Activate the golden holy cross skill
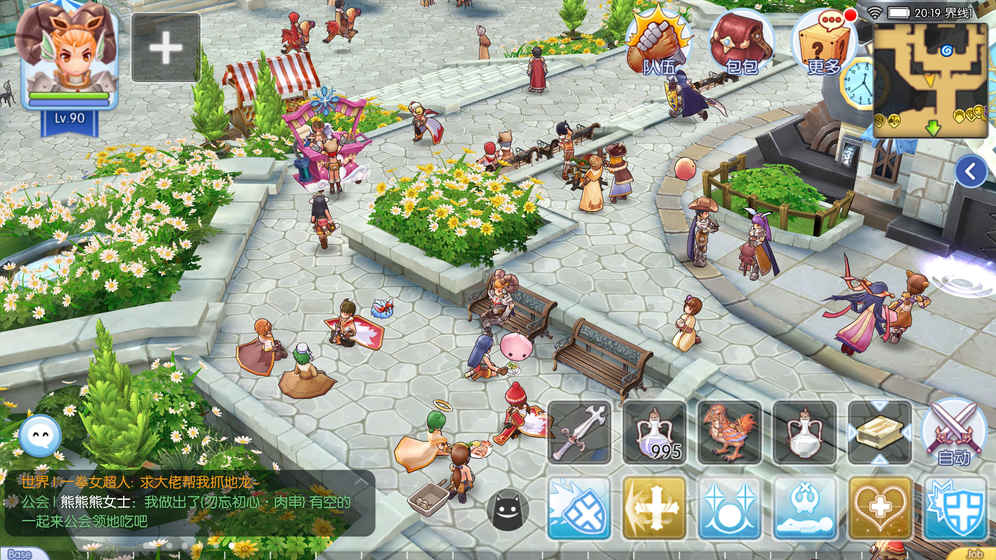This screenshot has width=996, height=560. pyautogui.click(x=654, y=508)
